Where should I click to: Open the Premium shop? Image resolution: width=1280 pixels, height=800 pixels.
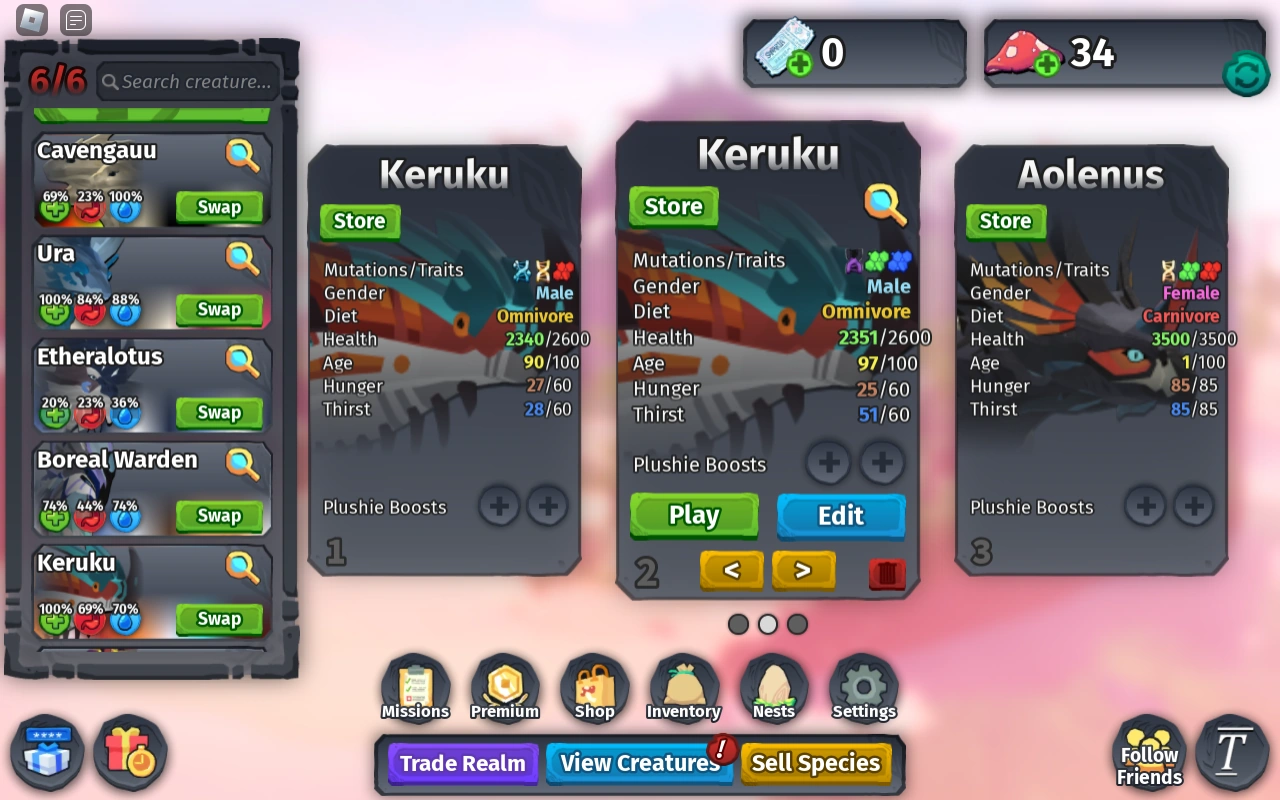click(504, 687)
